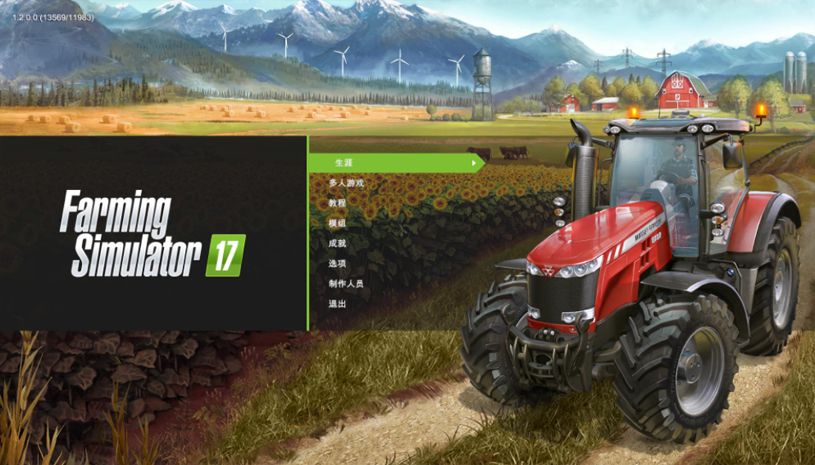Screen dimensions: 815x465
Task: Show 制作人员 (Credits)
Action: coord(346,283)
